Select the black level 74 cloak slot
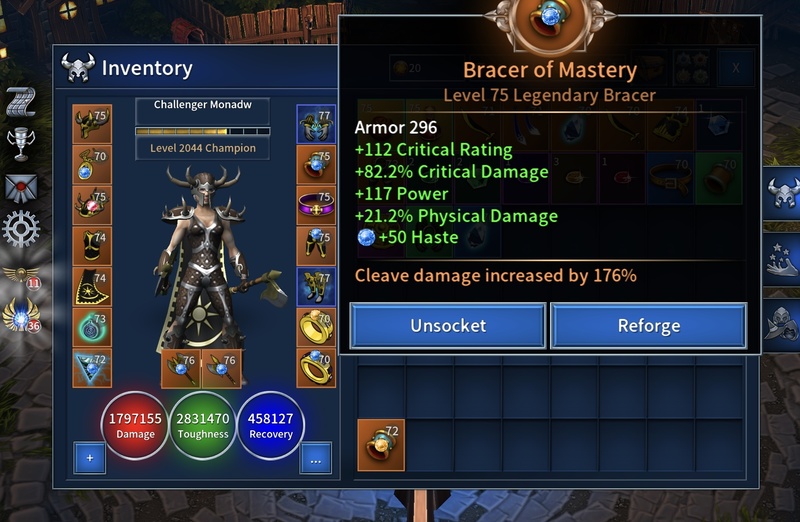The height and width of the screenshot is (522, 800). 92,286
